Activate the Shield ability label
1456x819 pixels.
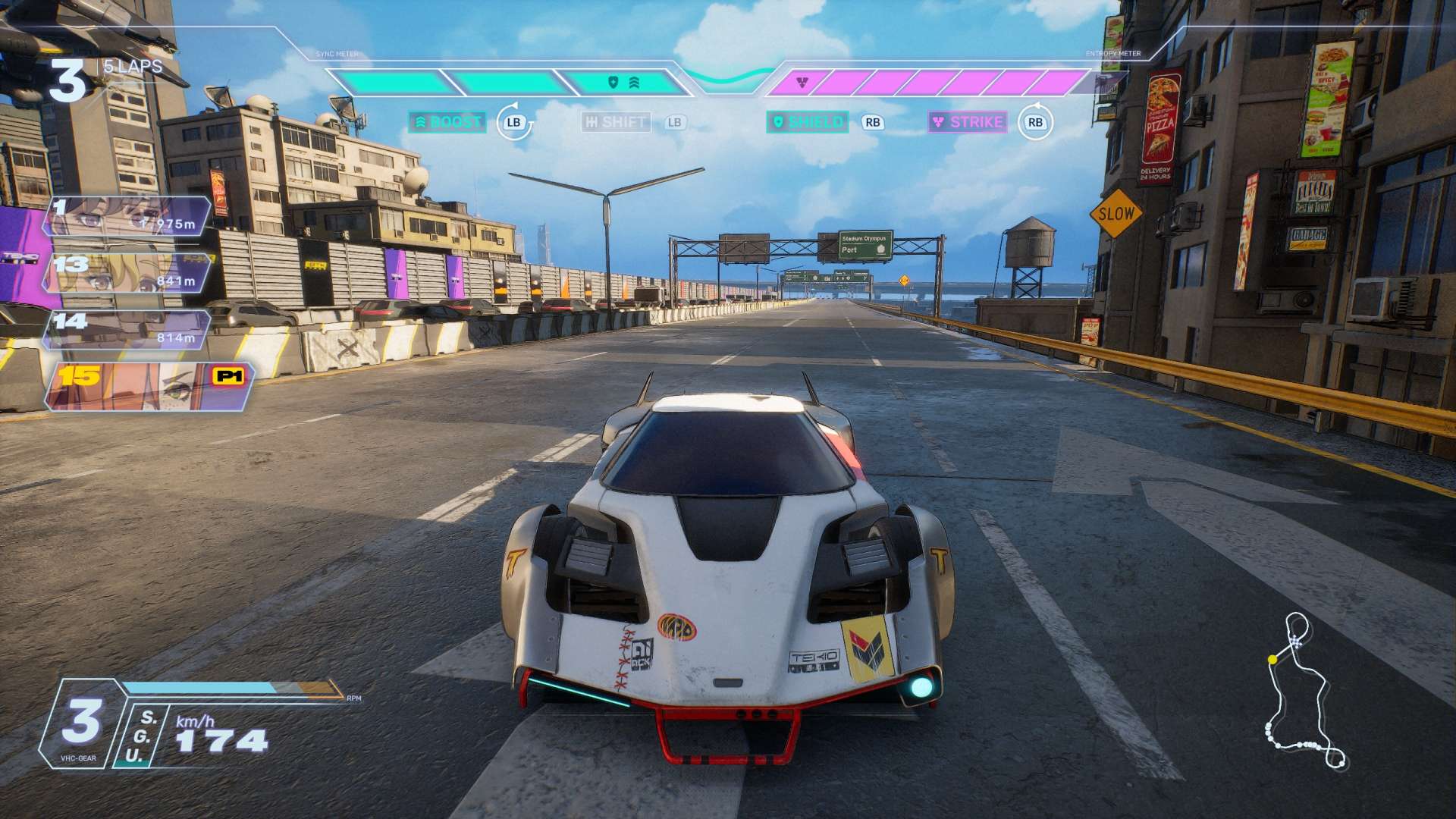(x=807, y=122)
